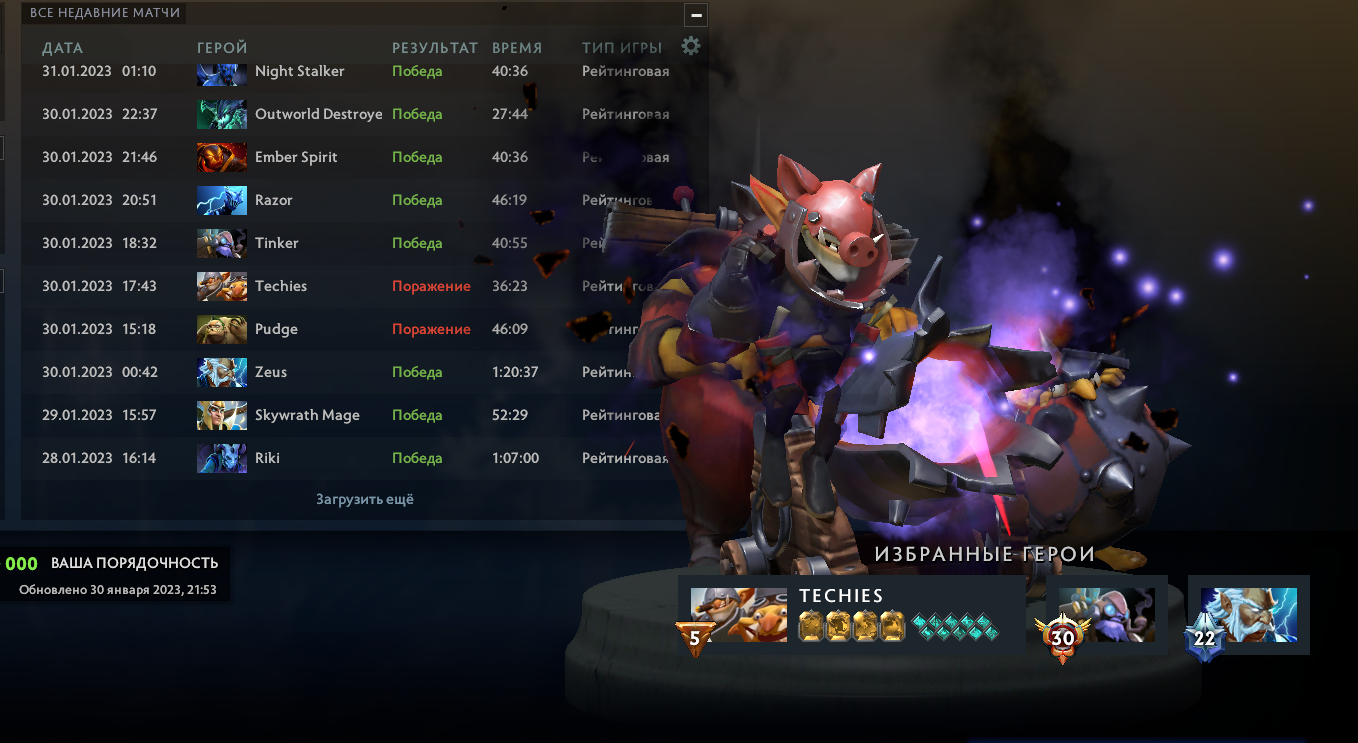Minimize the recent matches panel

click(697, 15)
